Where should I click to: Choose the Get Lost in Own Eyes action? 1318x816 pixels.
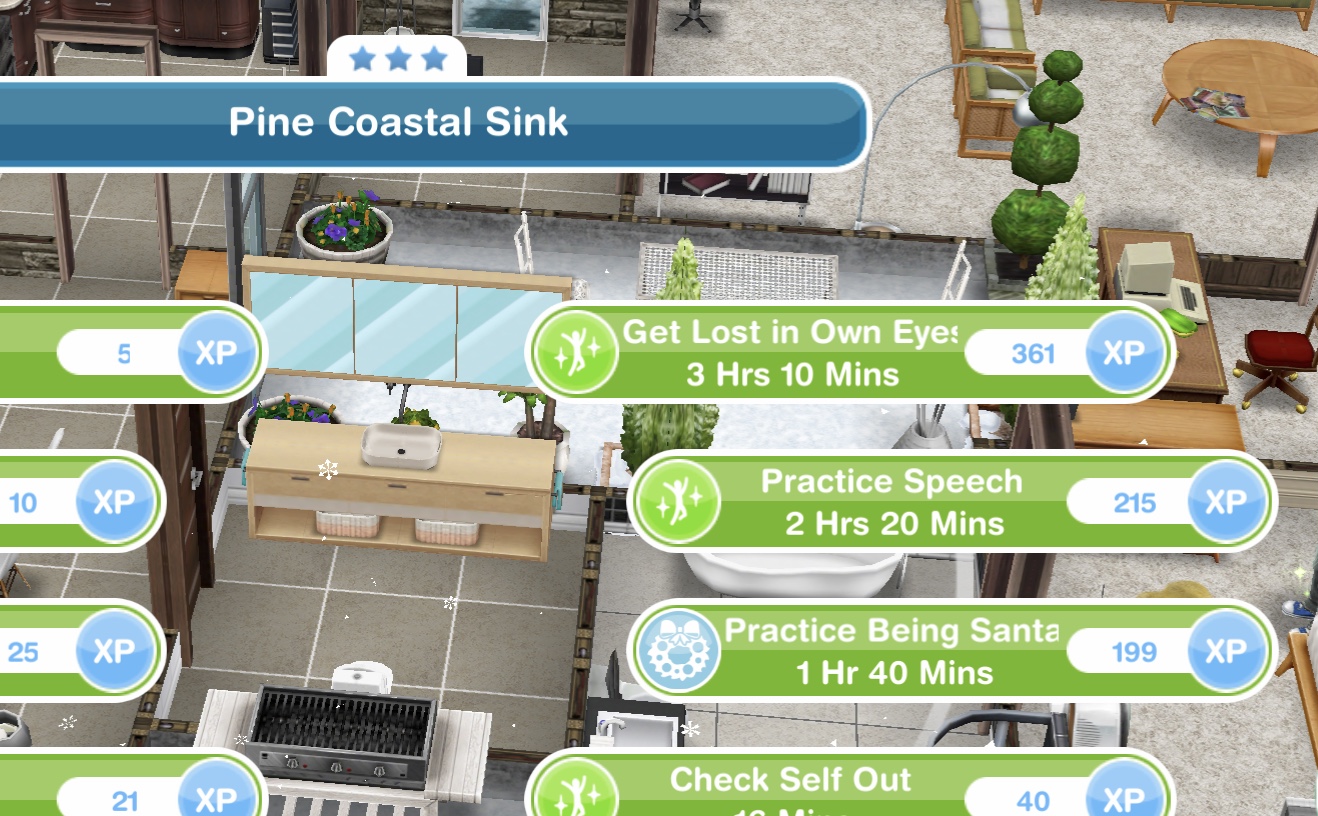(x=790, y=352)
